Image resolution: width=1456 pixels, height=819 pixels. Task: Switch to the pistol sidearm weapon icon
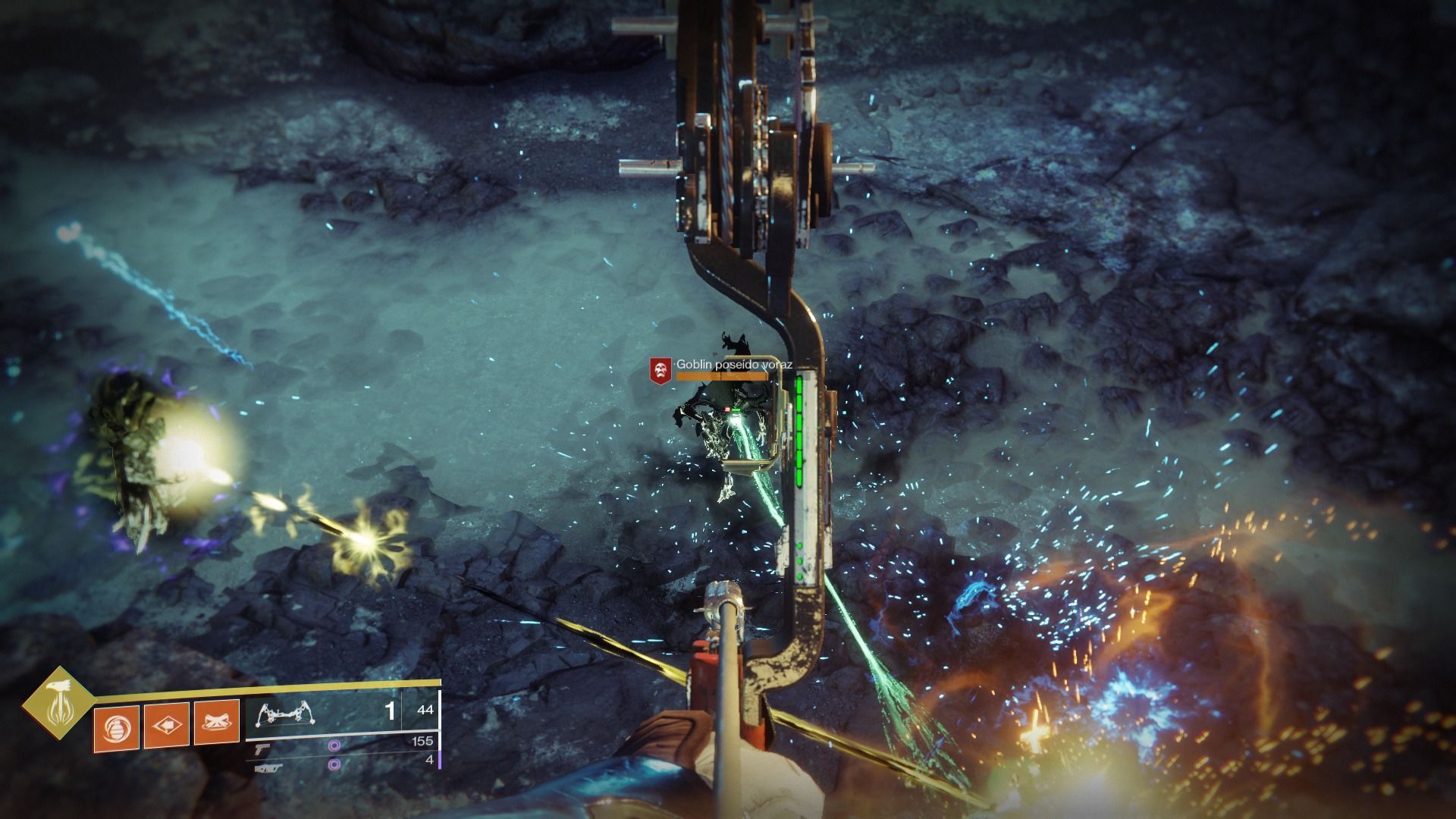coord(263,749)
